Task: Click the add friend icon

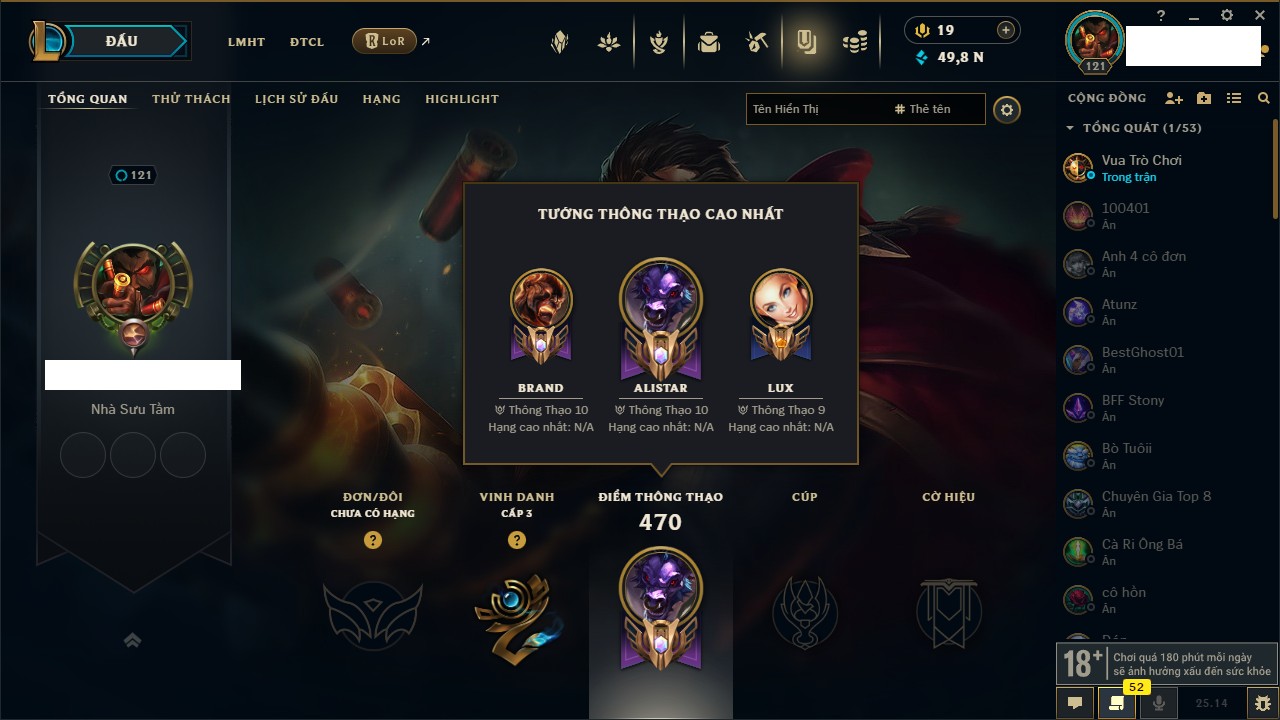Action: point(1174,98)
